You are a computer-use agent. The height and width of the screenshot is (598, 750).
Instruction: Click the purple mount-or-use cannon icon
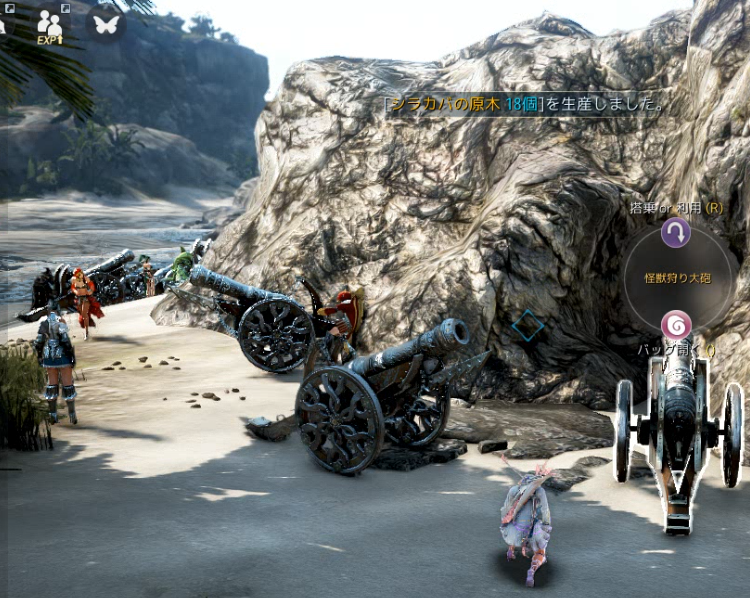point(676,233)
